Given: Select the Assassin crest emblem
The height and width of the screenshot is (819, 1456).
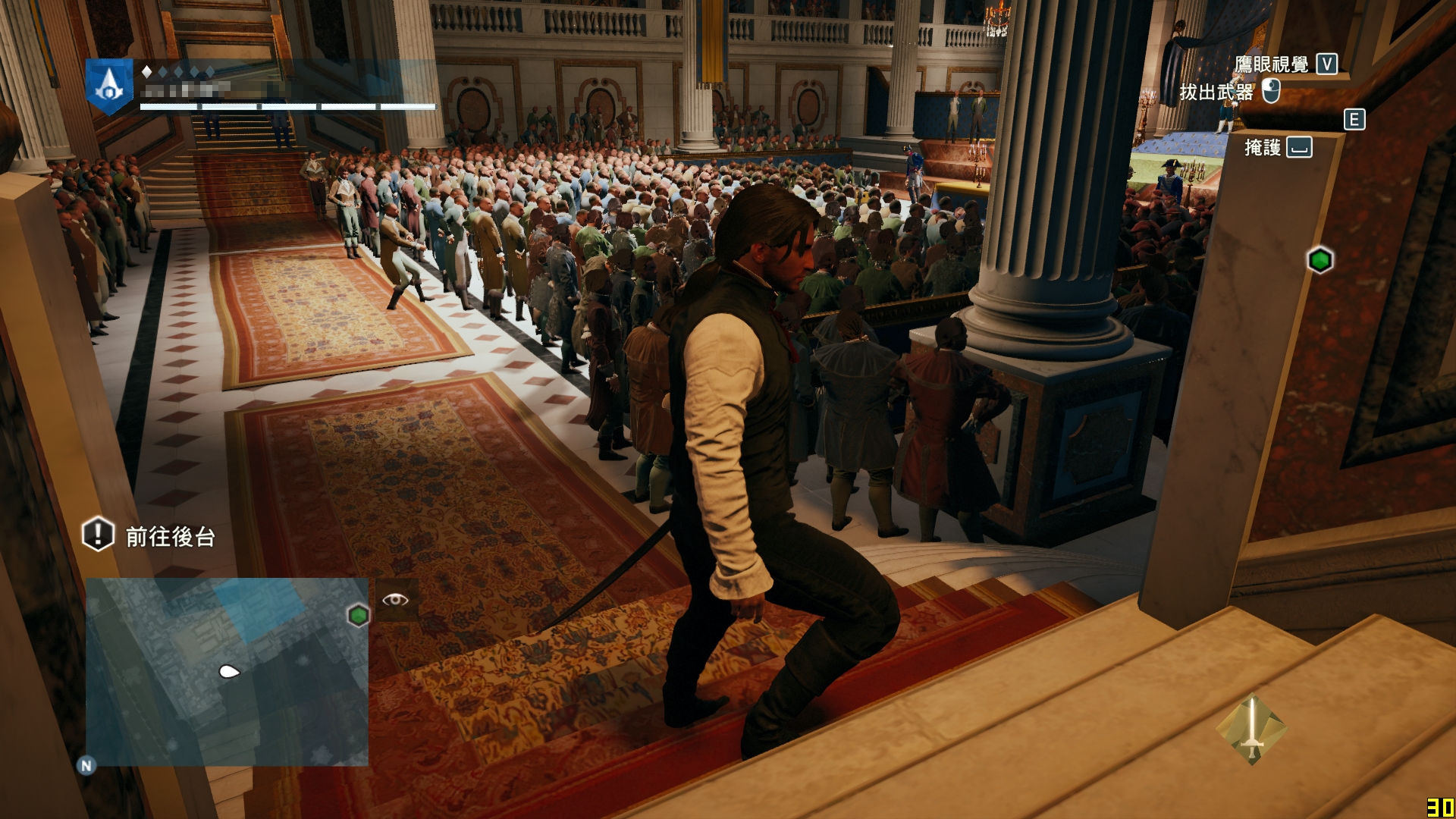Looking at the screenshot, I should point(109,85).
